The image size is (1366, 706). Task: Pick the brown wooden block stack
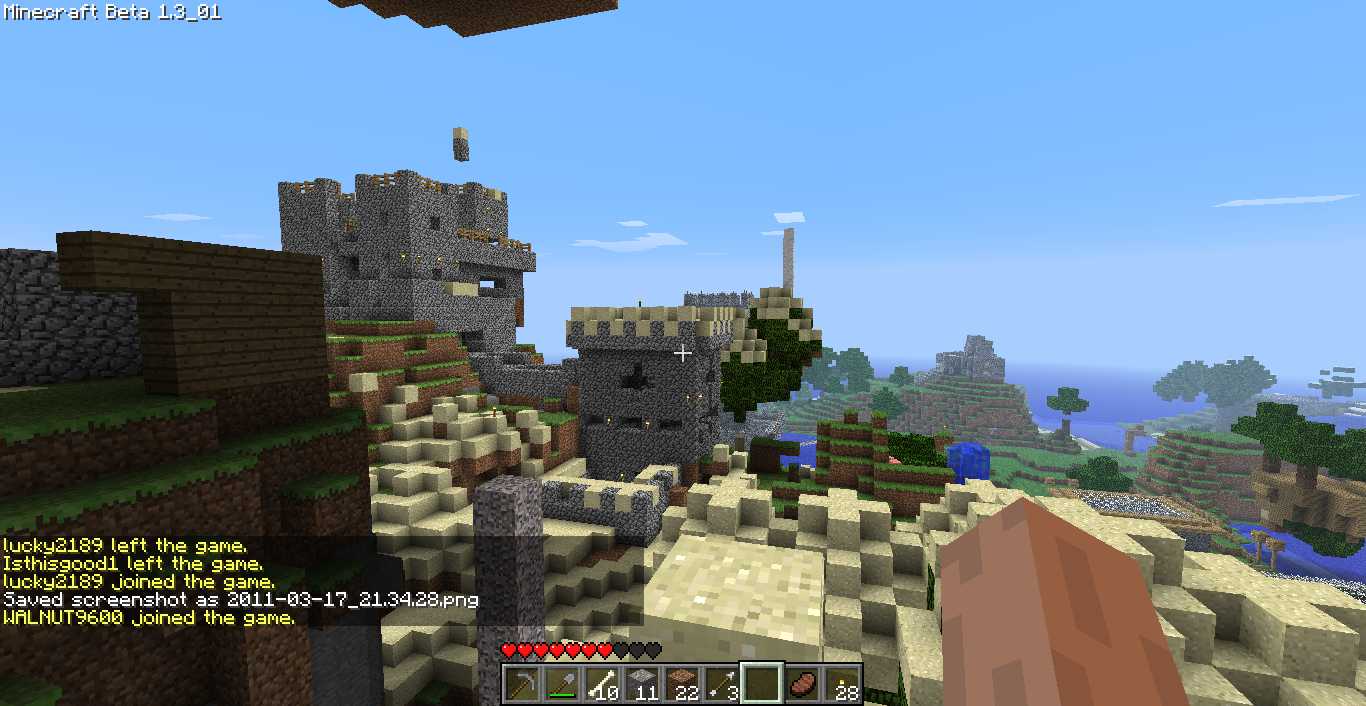click(682, 685)
